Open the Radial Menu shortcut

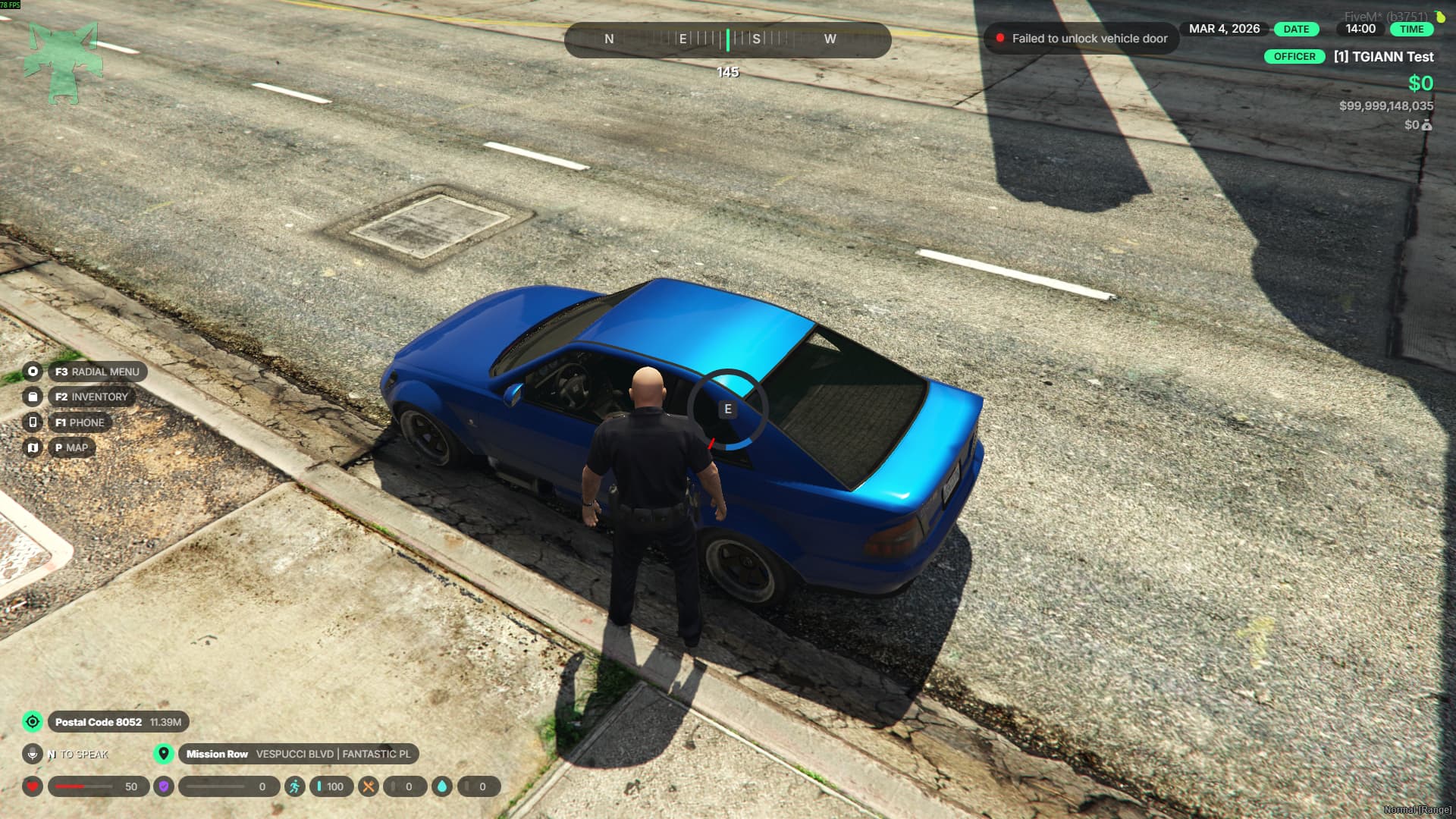point(97,372)
